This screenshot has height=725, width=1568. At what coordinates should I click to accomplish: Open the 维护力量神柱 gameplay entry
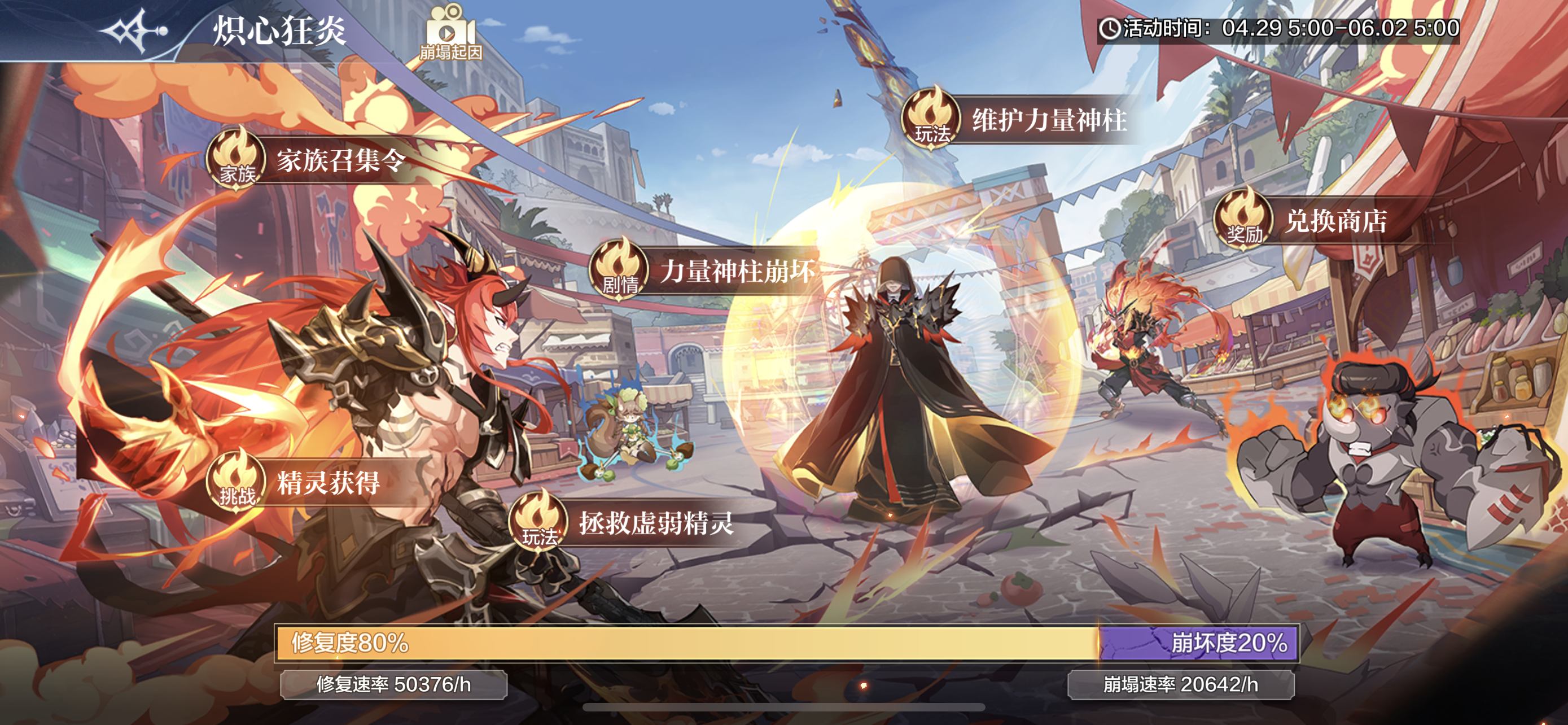1017,120
